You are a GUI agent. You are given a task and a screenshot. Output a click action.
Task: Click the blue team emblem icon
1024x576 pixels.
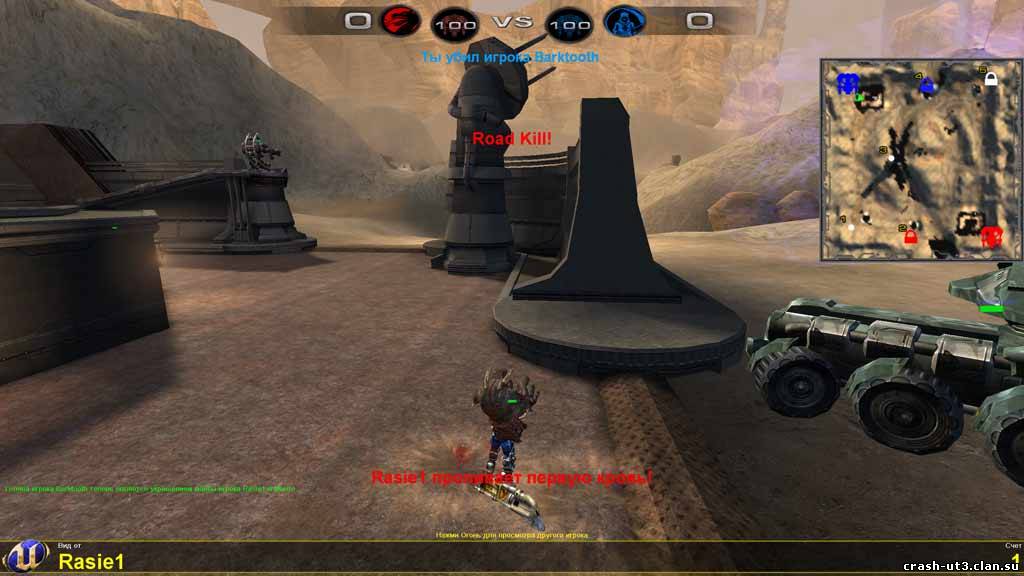624,21
